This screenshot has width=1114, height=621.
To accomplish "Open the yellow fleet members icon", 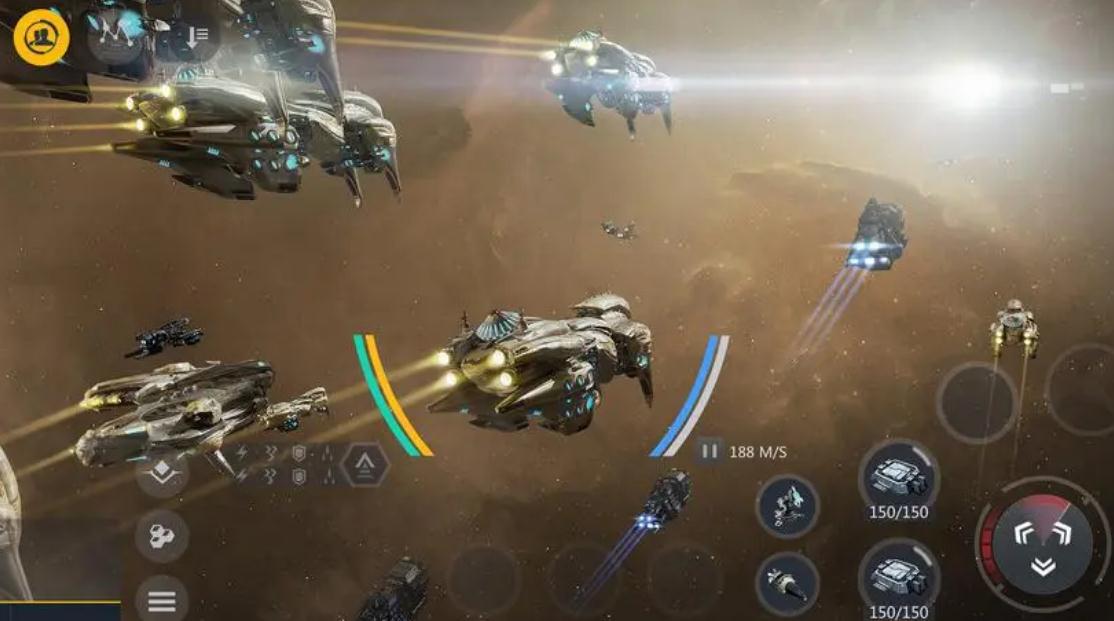I will pos(41,38).
